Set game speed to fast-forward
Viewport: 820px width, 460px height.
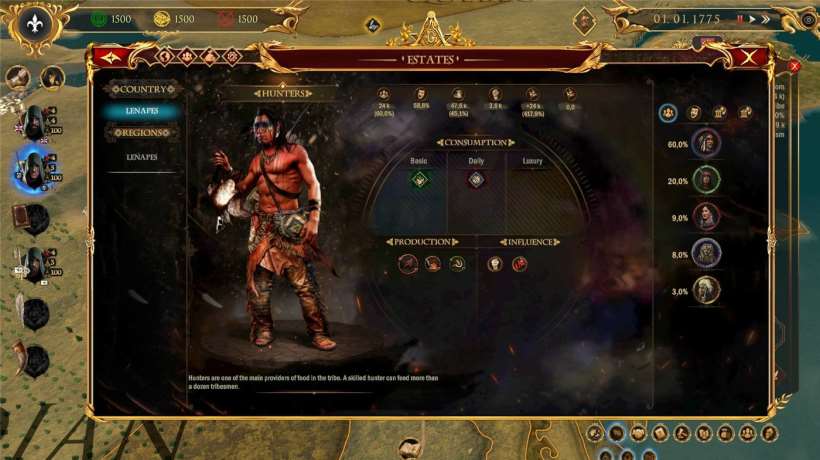[x=767, y=19]
